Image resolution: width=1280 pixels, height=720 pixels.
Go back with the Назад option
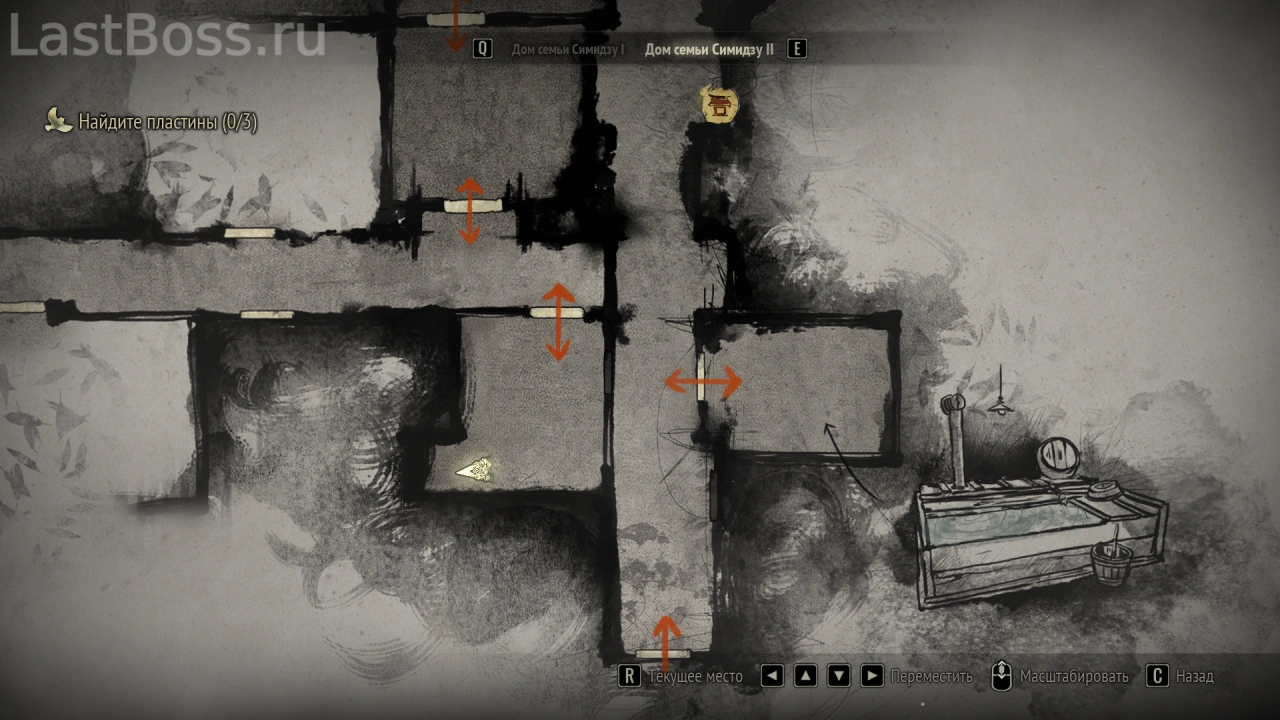(1194, 676)
